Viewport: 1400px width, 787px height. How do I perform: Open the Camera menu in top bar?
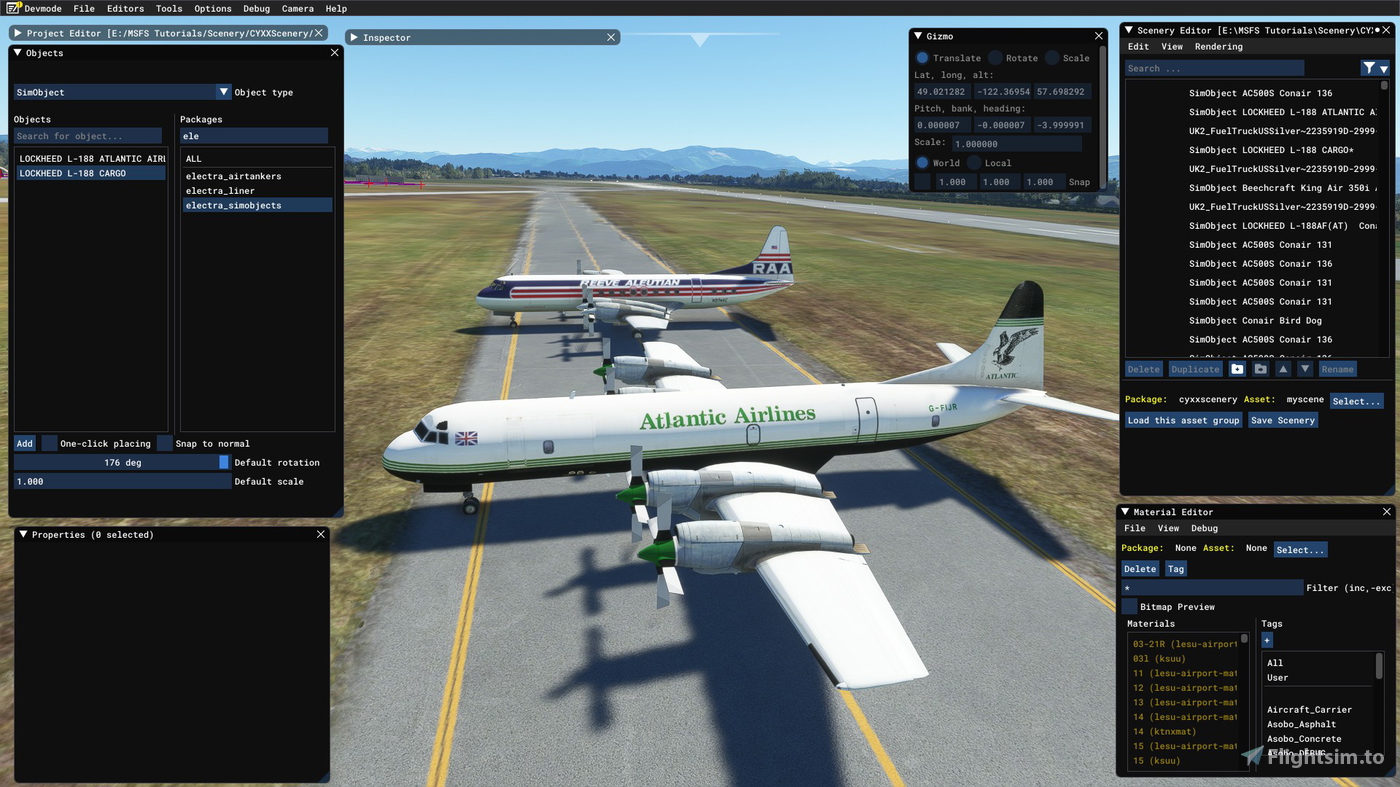[x=297, y=8]
